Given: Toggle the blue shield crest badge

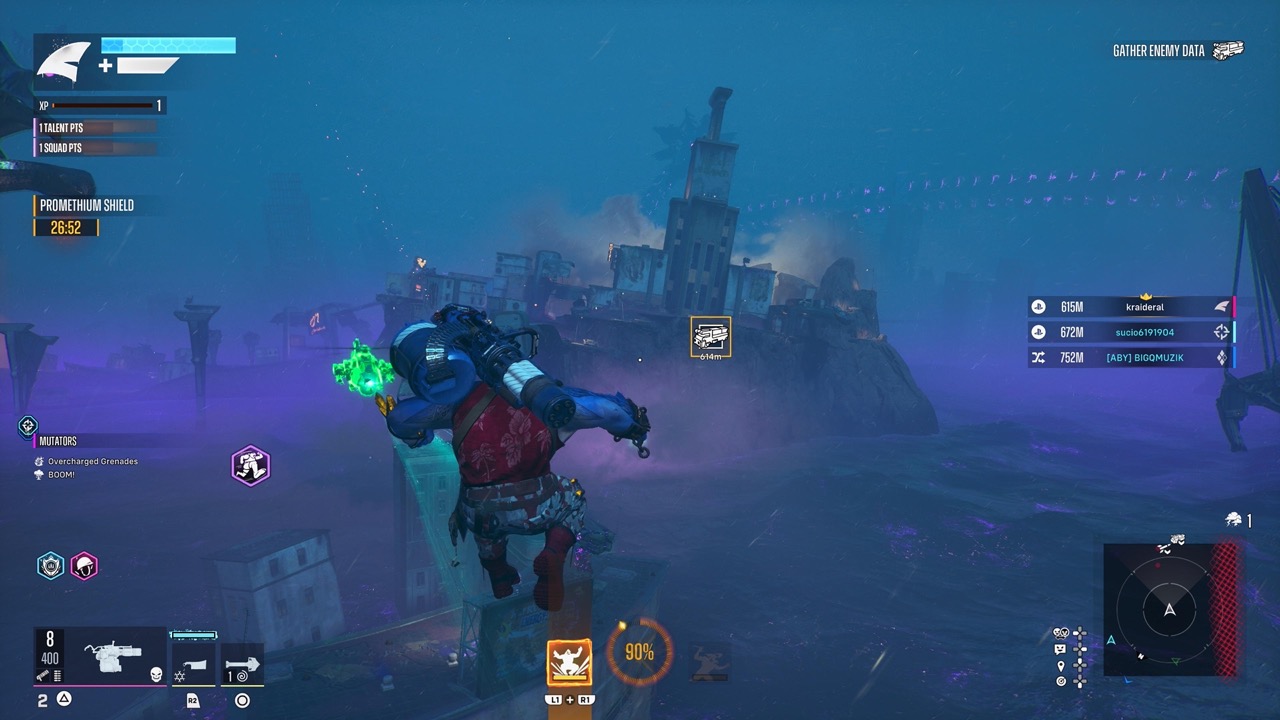Looking at the screenshot, I should [x=49, y=566].
